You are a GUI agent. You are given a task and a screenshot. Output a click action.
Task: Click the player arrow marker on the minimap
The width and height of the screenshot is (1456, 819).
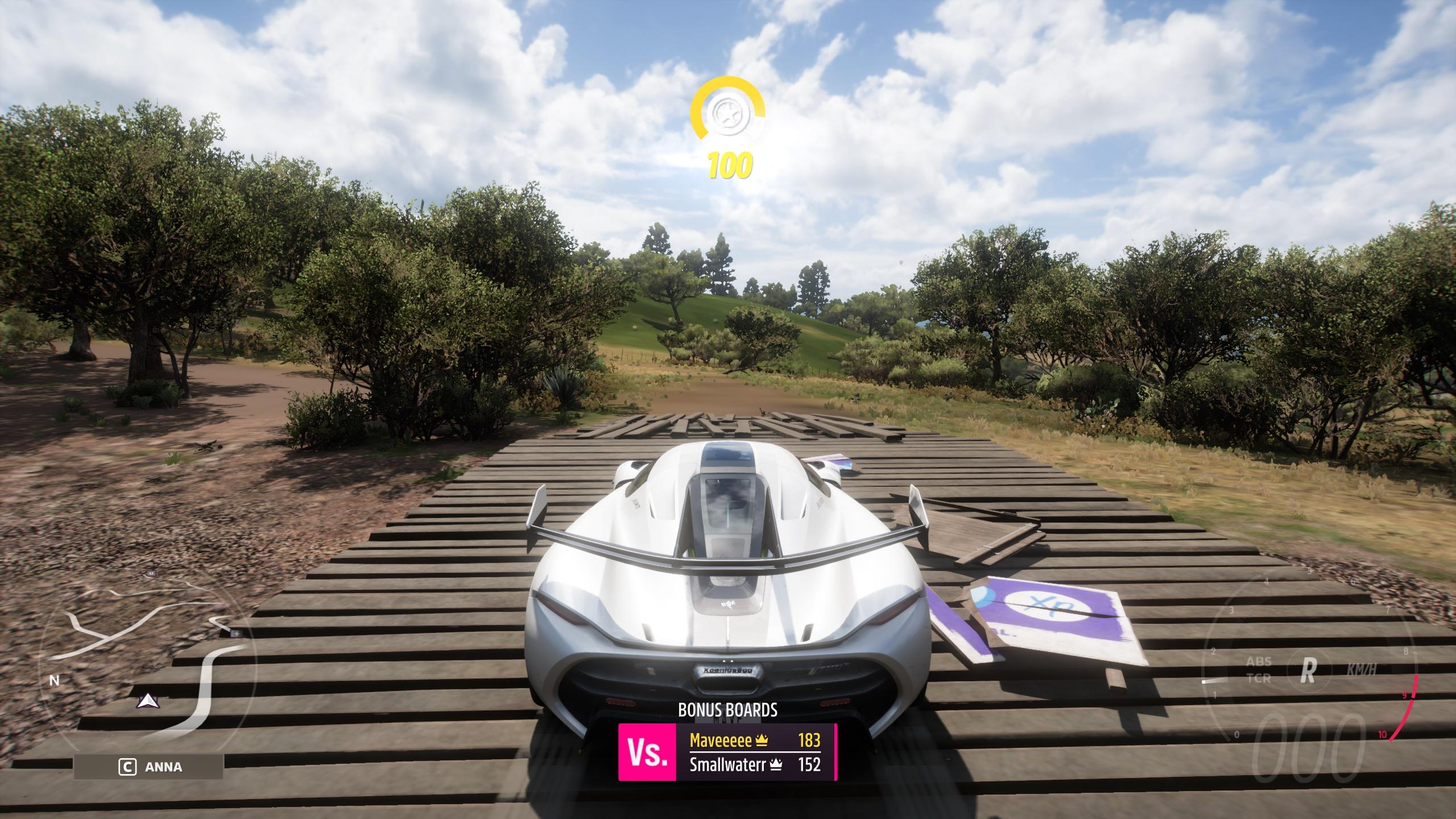pos(148,701)
